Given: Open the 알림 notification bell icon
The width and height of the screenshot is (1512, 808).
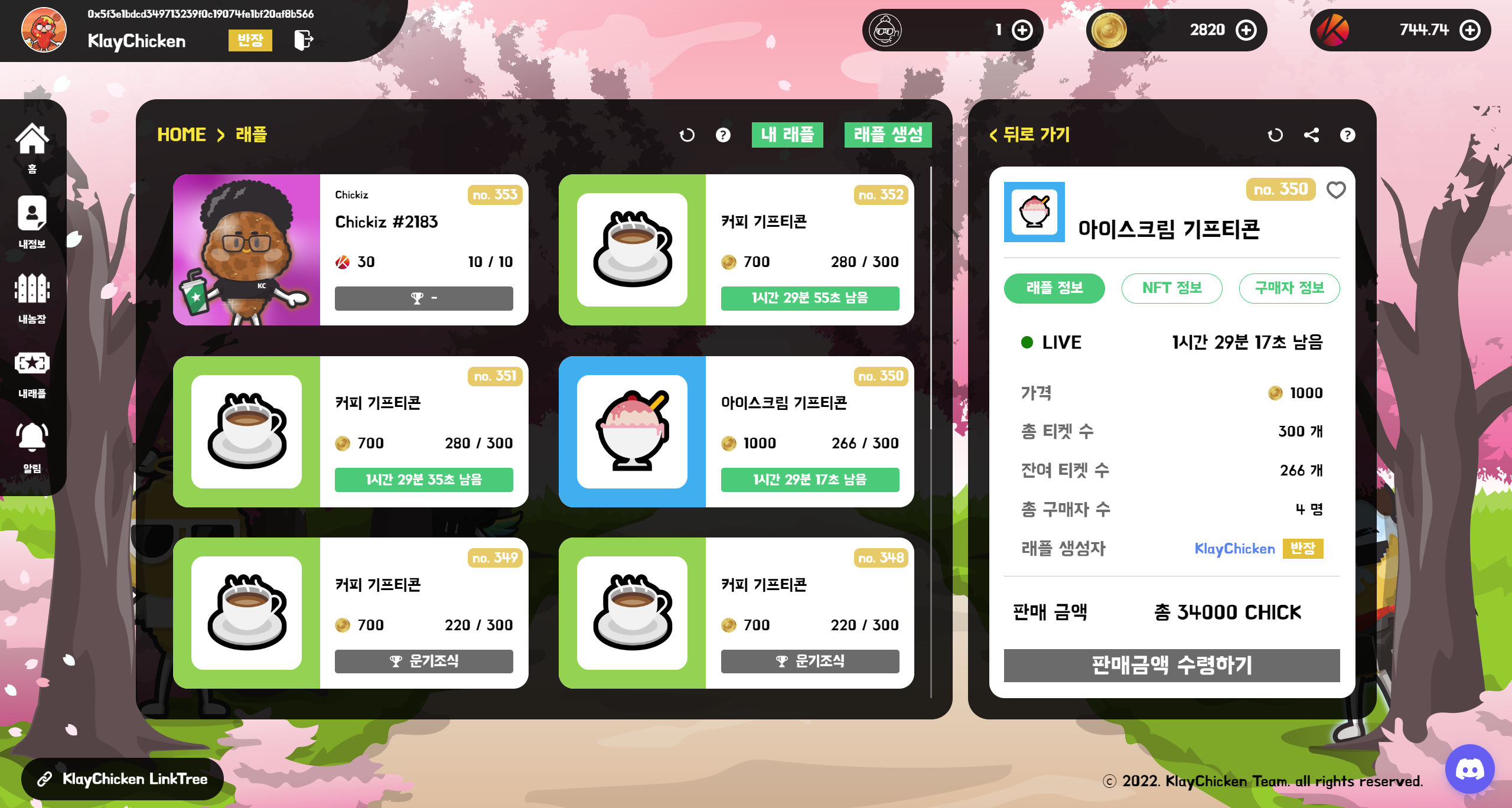Looking at the screenshot, I should pos(32,437).
